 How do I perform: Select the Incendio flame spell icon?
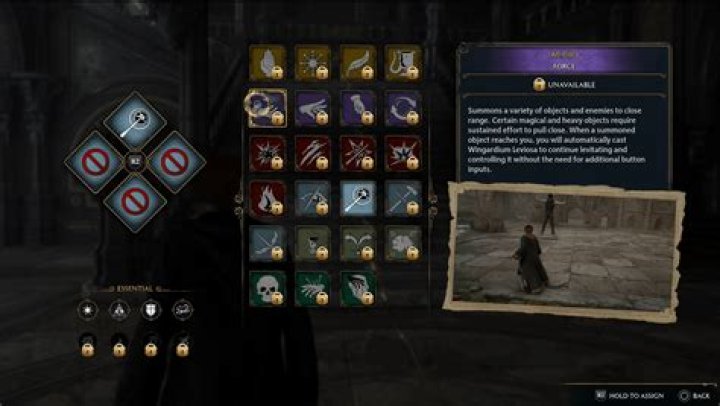(x=266, y=198)
